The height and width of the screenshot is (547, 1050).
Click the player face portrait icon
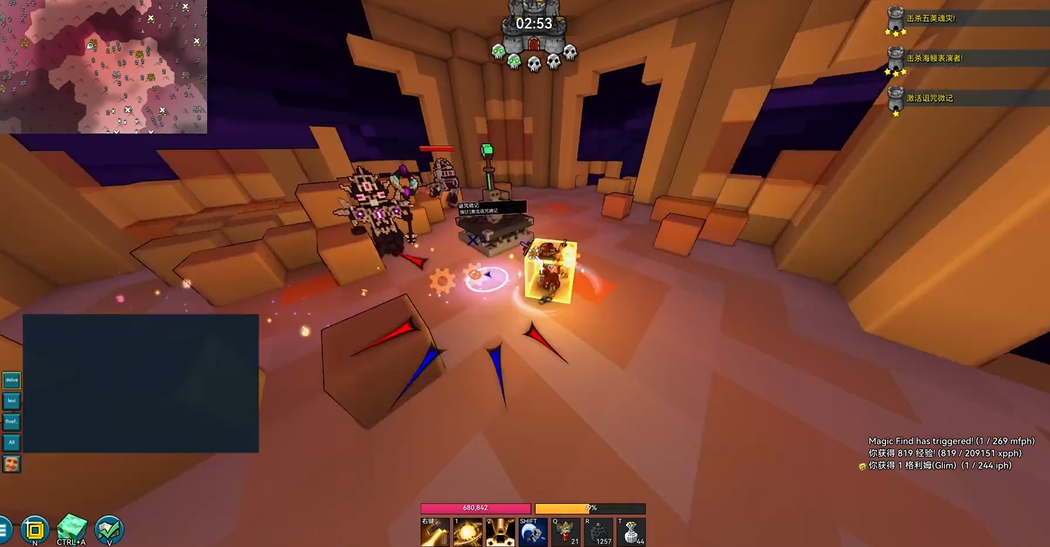[x=12, y=463]
